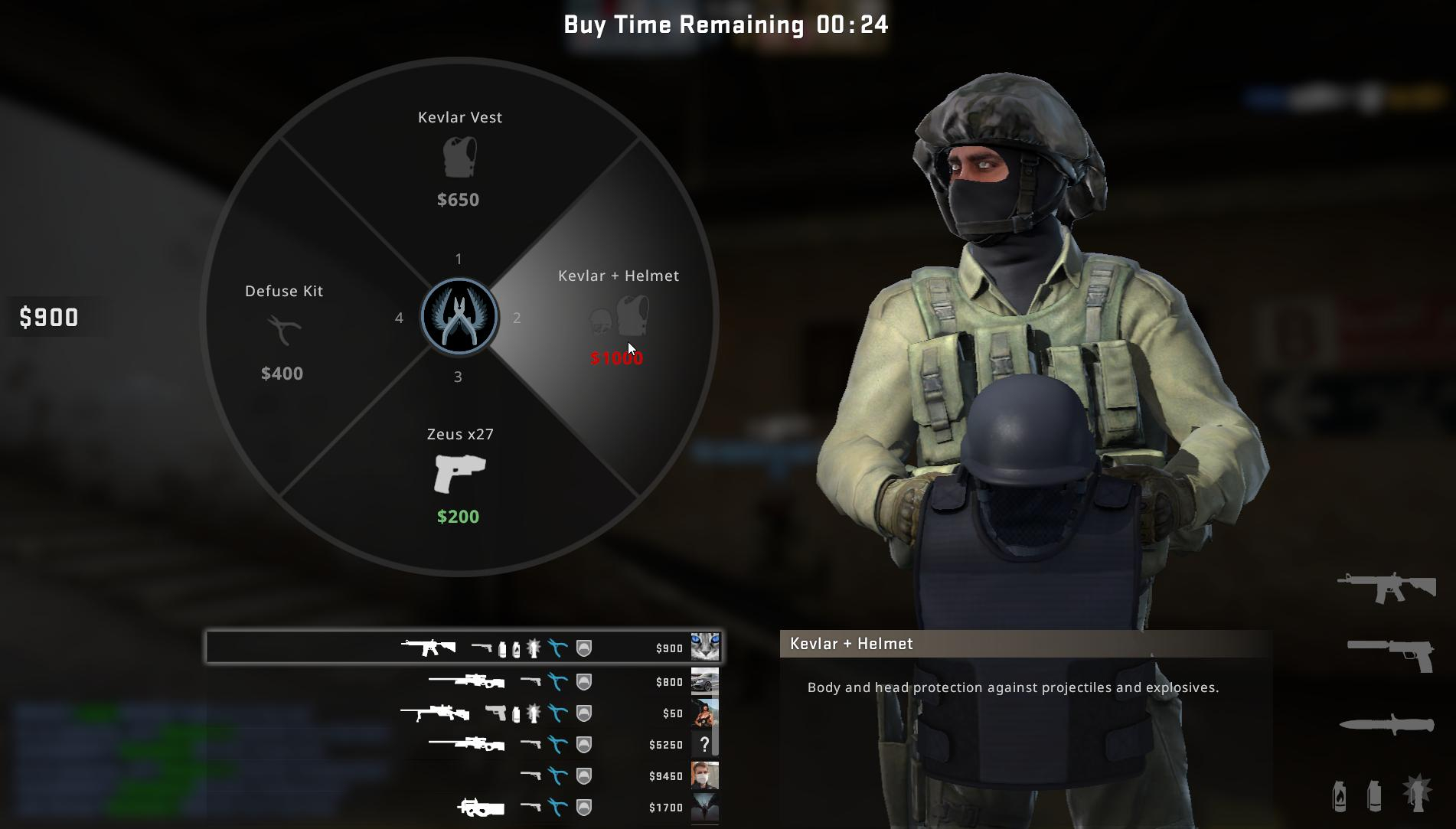1456x829 pixels.
Task: Select wheel segment 3 for Zeus x27
Action: 458,376
